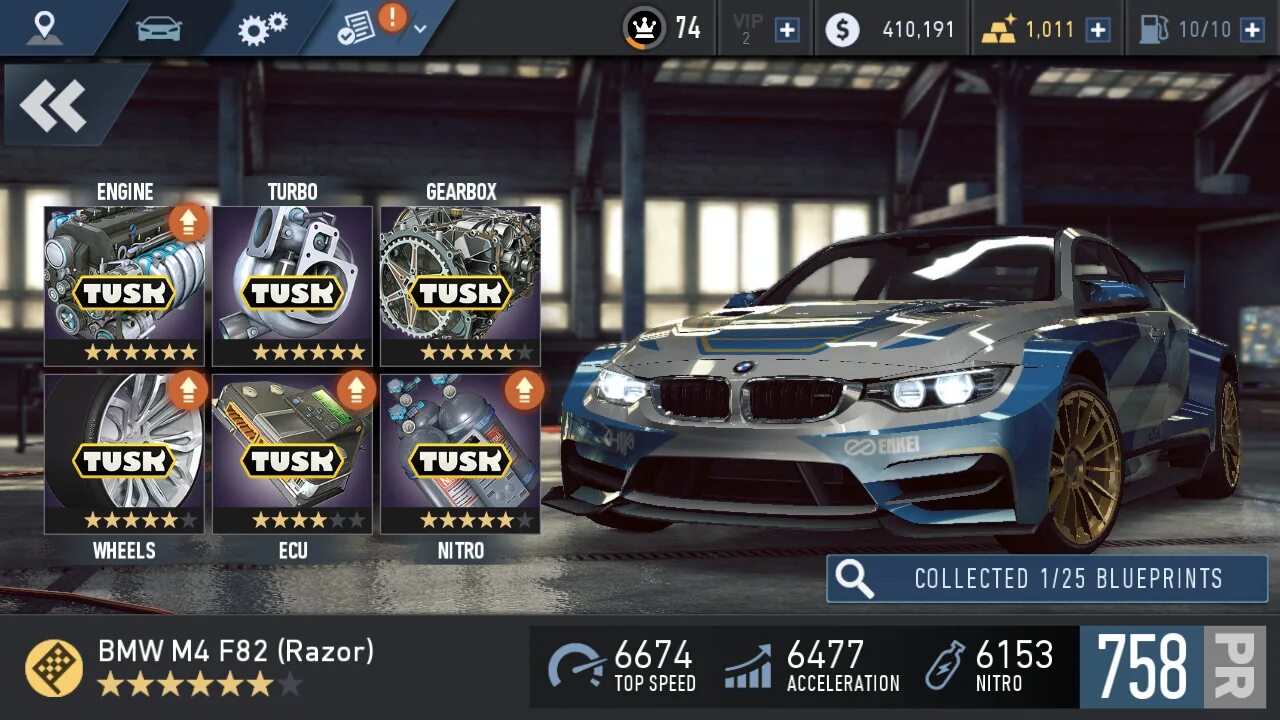Select the Engine upgrade part

[124, 286]
